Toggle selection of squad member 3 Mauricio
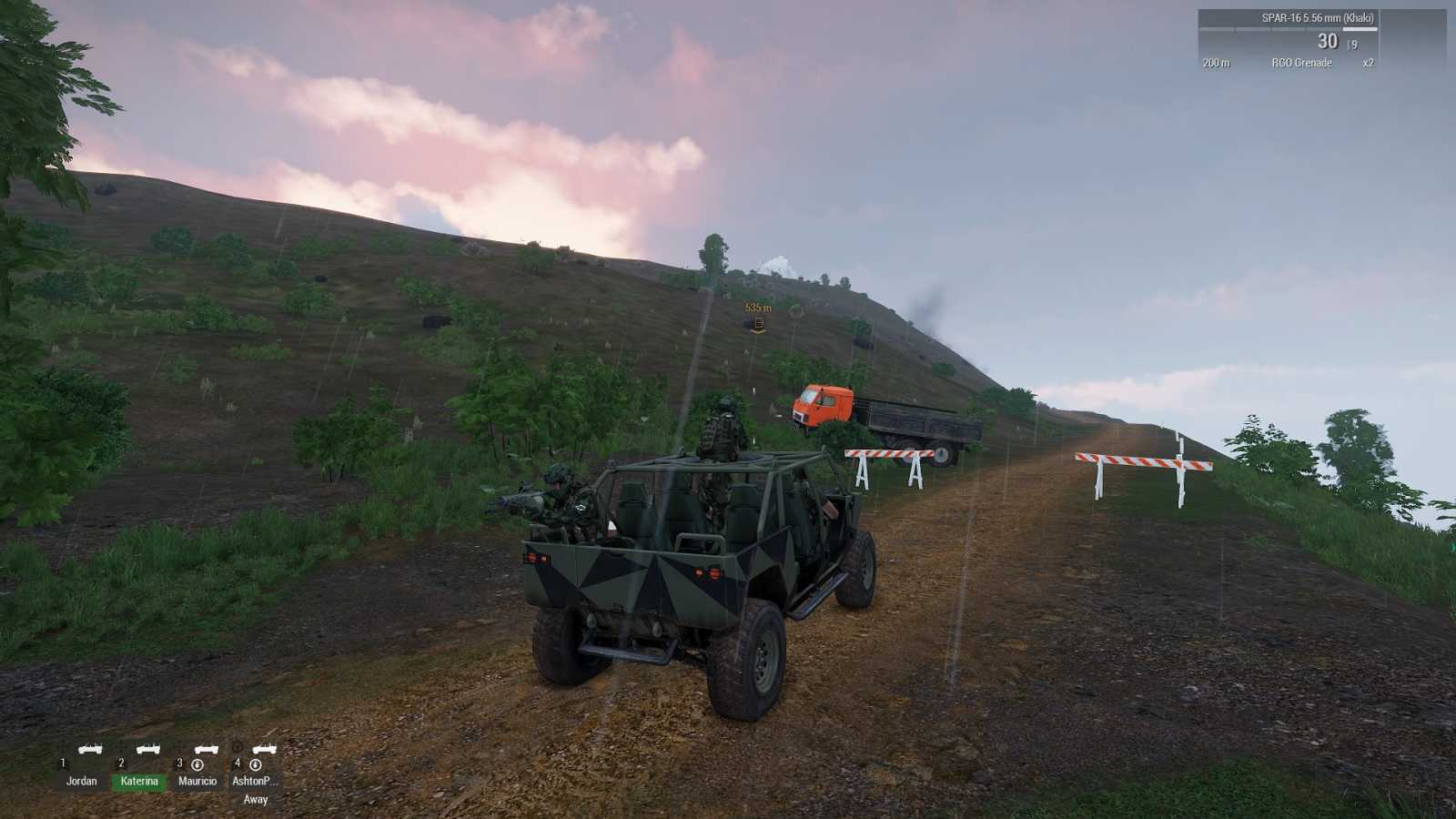1456x819 pixels. [198, 780]
